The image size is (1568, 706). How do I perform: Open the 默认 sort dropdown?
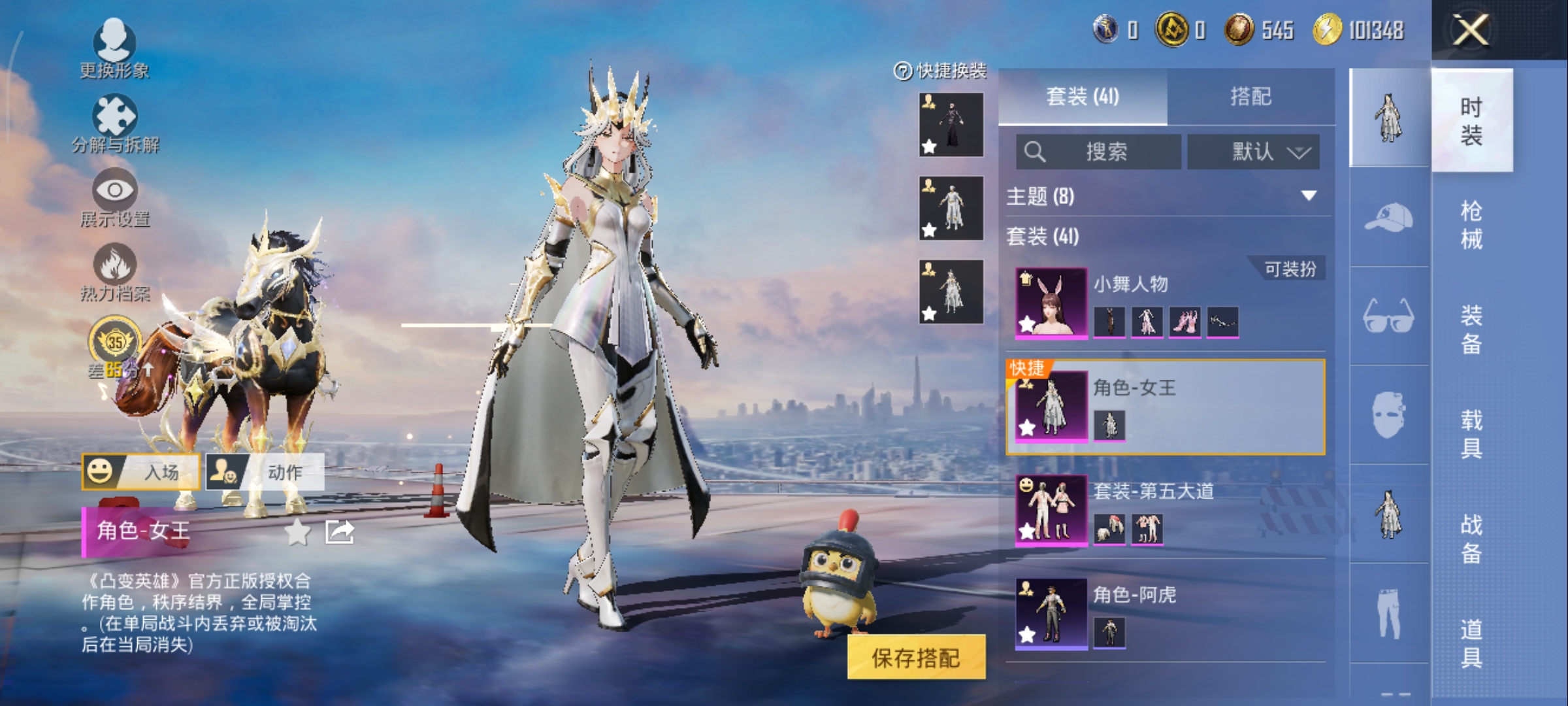click(1253, 152)
